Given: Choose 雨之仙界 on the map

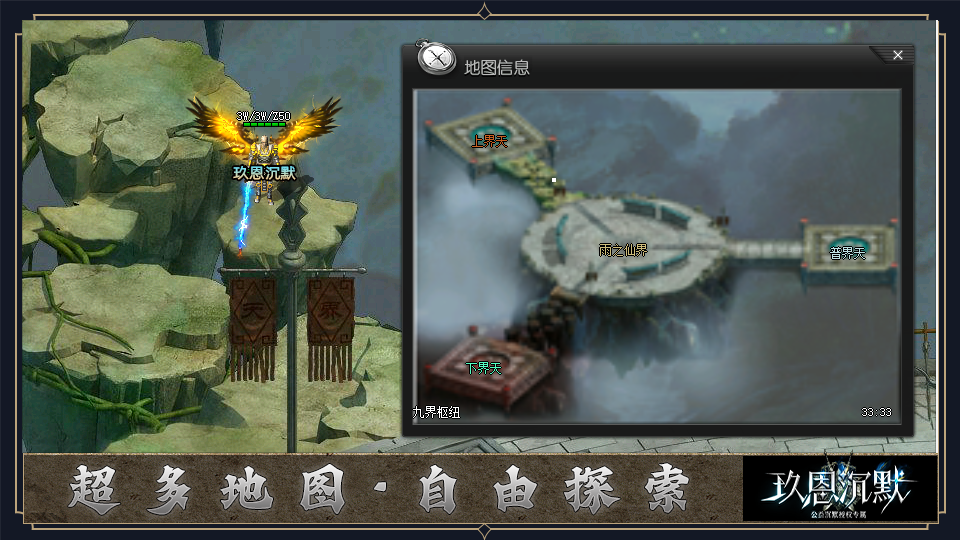Looking at the screenshot, I should [x=623, y=250].
